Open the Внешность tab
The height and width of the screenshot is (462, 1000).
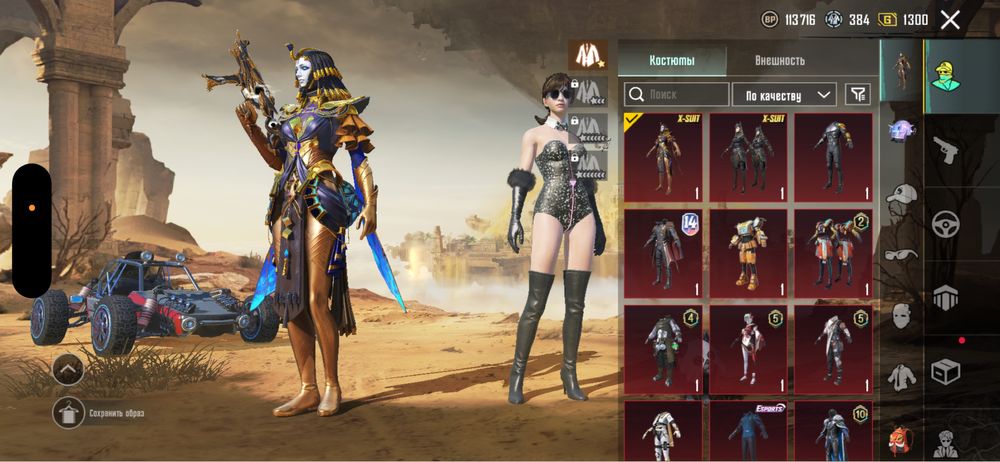click(780, 61)
